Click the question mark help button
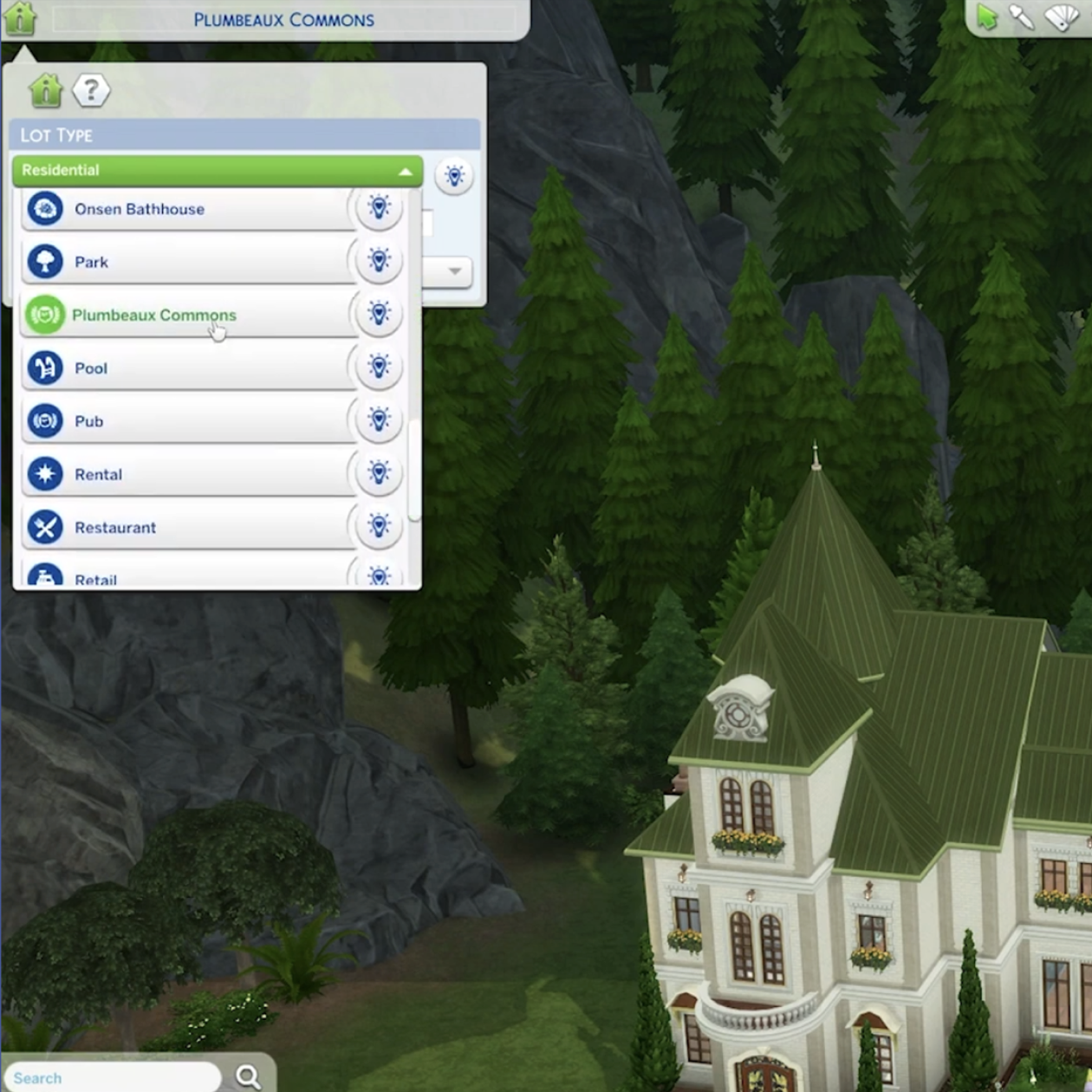Viewport: 1092px width, 1092px height. click(91, 90)
